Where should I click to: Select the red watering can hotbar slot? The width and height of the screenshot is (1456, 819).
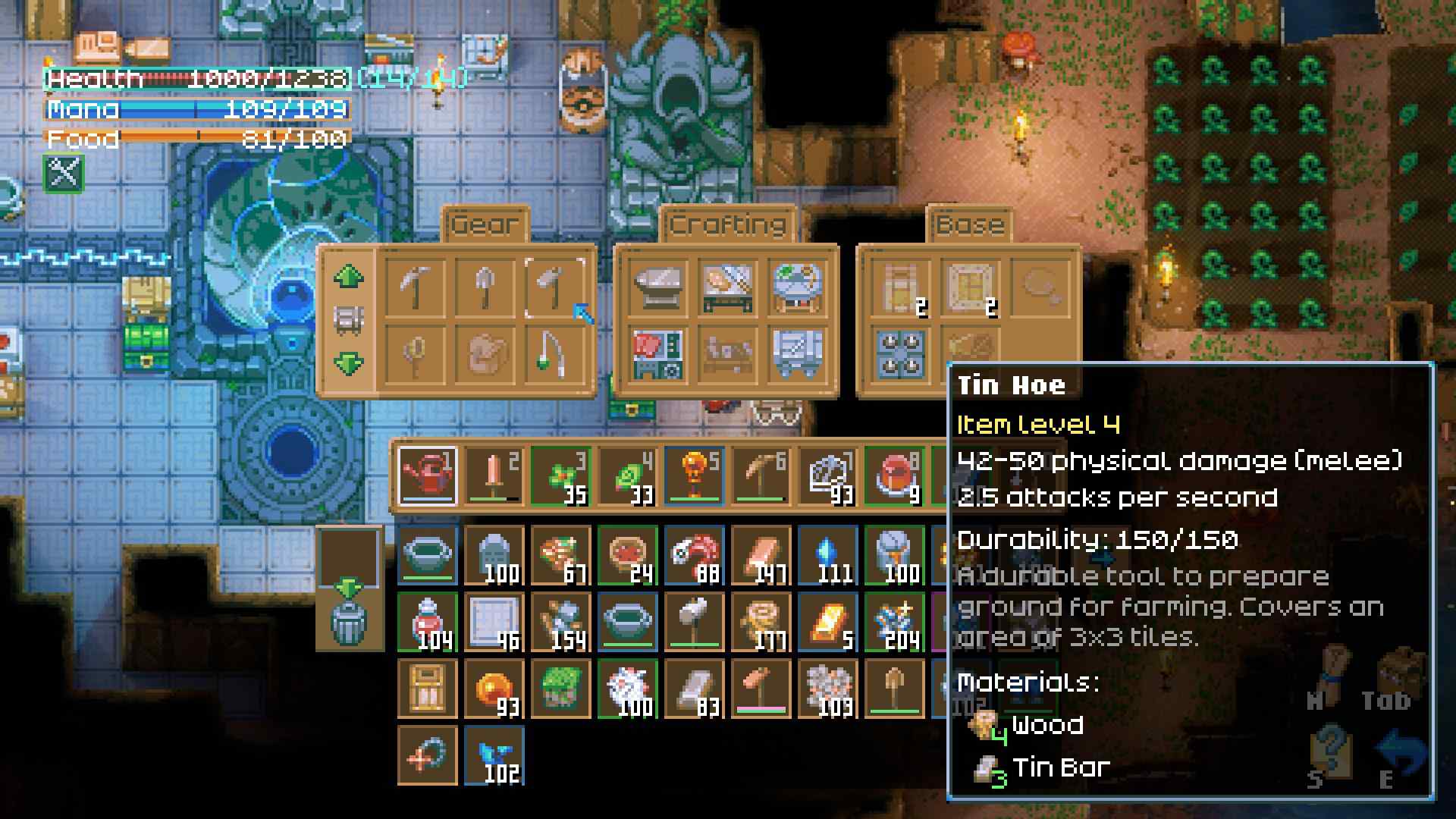[x=428, y=476]
